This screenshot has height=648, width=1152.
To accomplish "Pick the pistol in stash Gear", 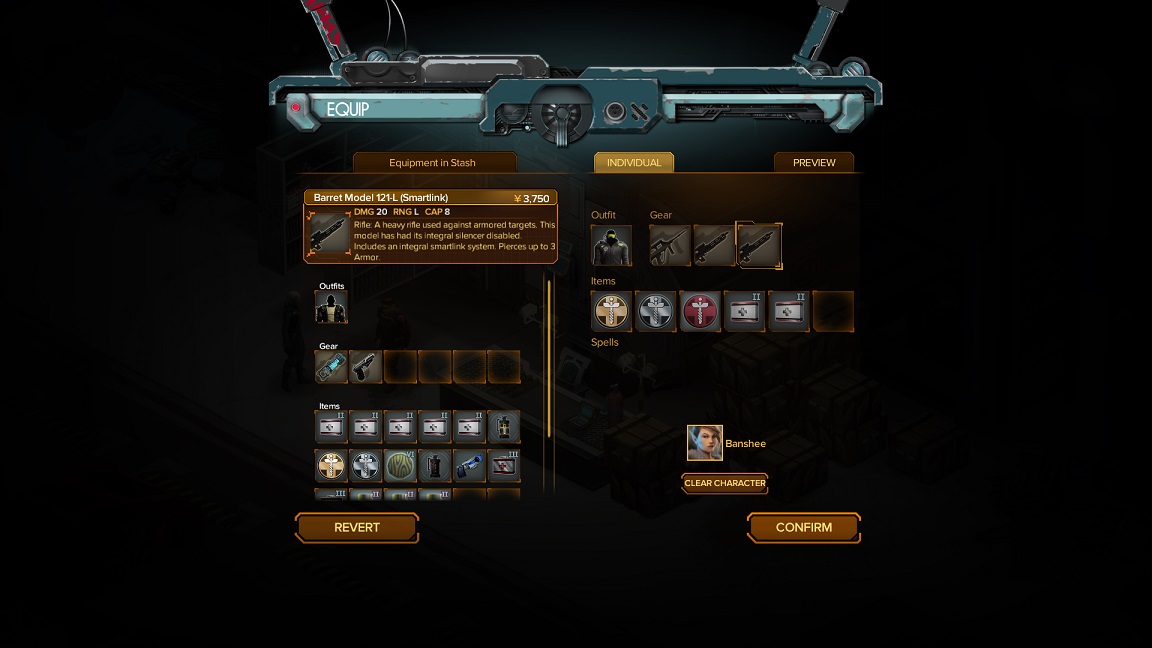I will tap(366, 367).
